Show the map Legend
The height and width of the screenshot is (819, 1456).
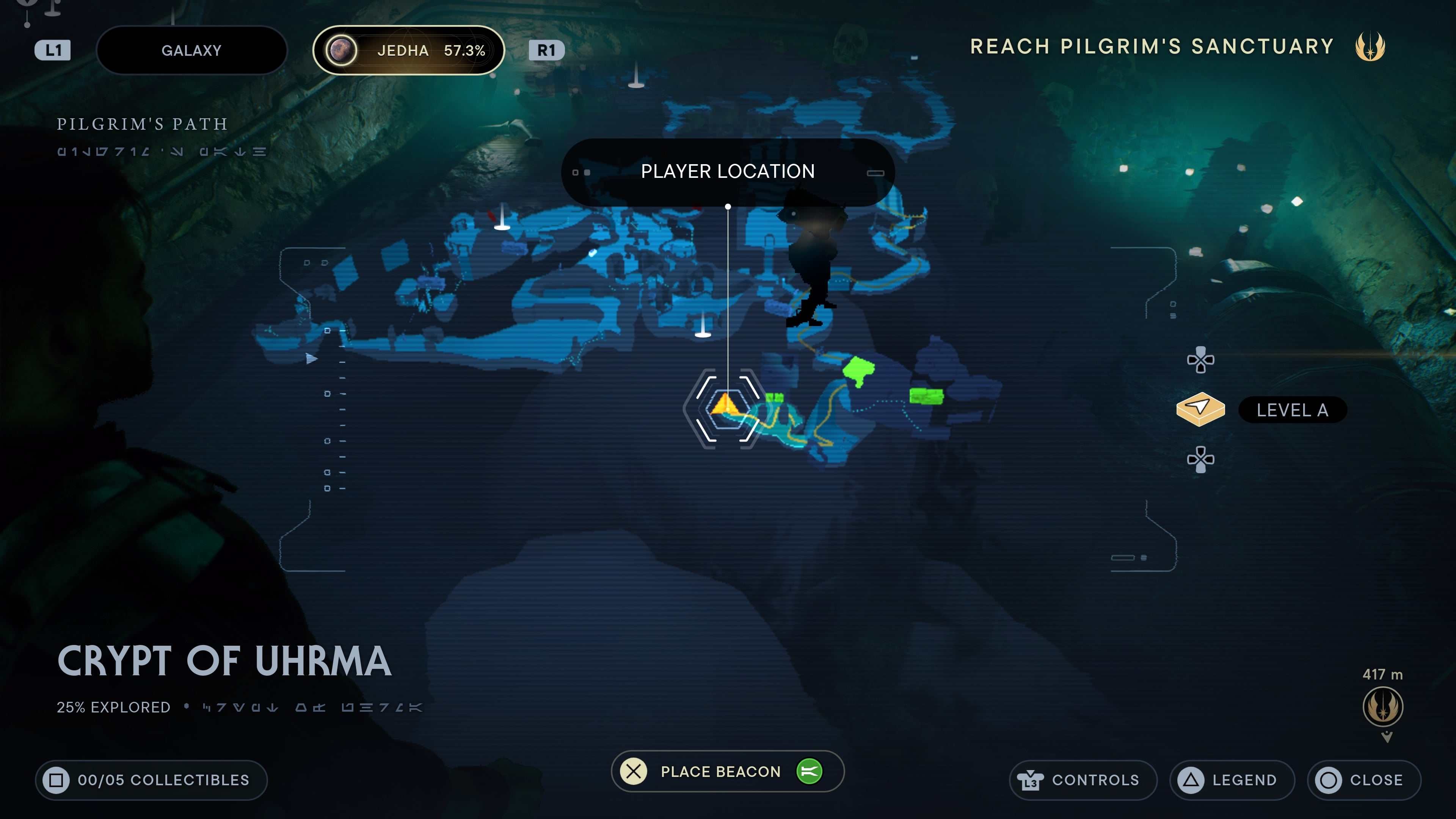tap(1232, 780)
